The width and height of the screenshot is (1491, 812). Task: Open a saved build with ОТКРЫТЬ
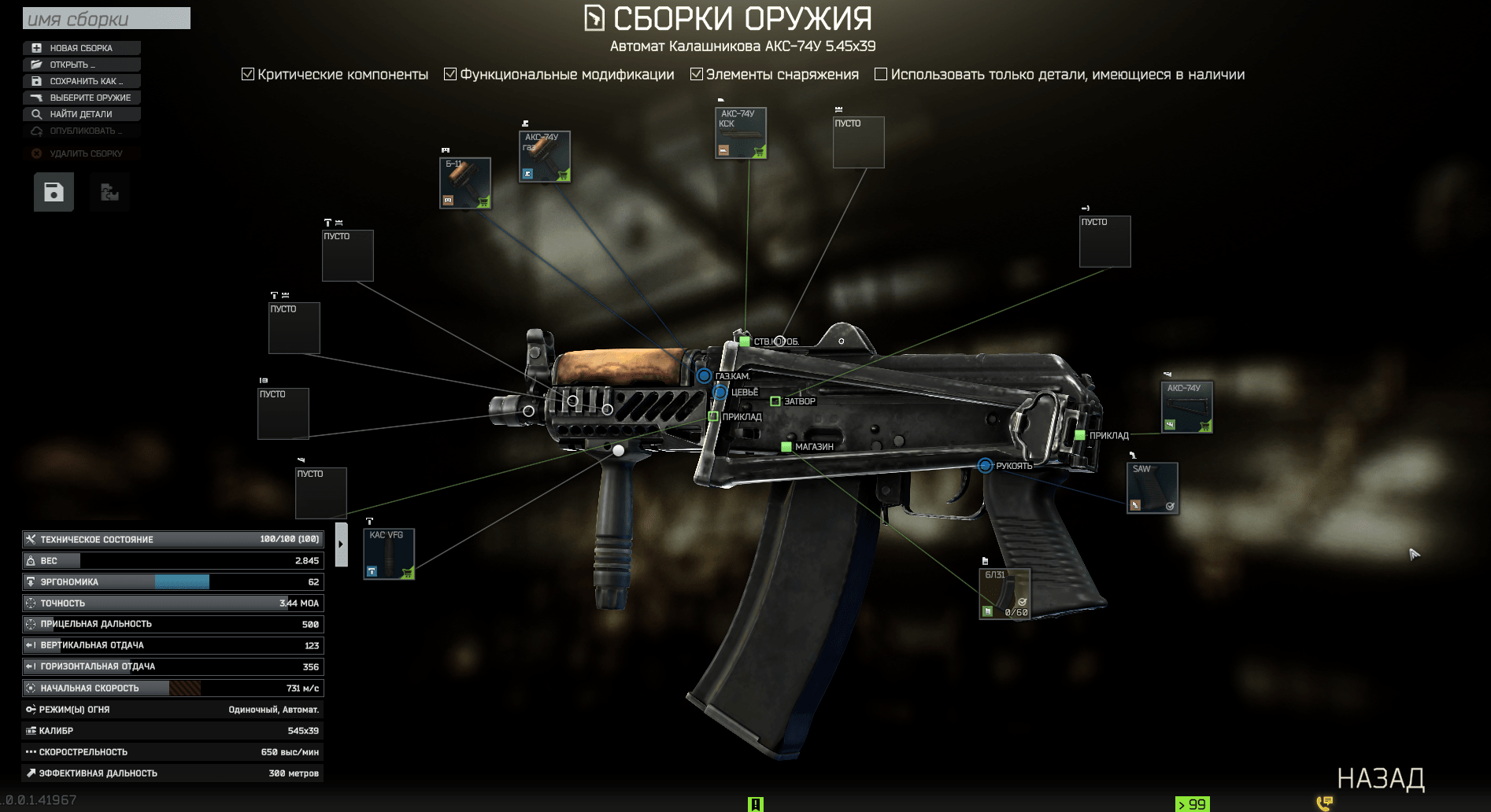[x=81, y=65]
